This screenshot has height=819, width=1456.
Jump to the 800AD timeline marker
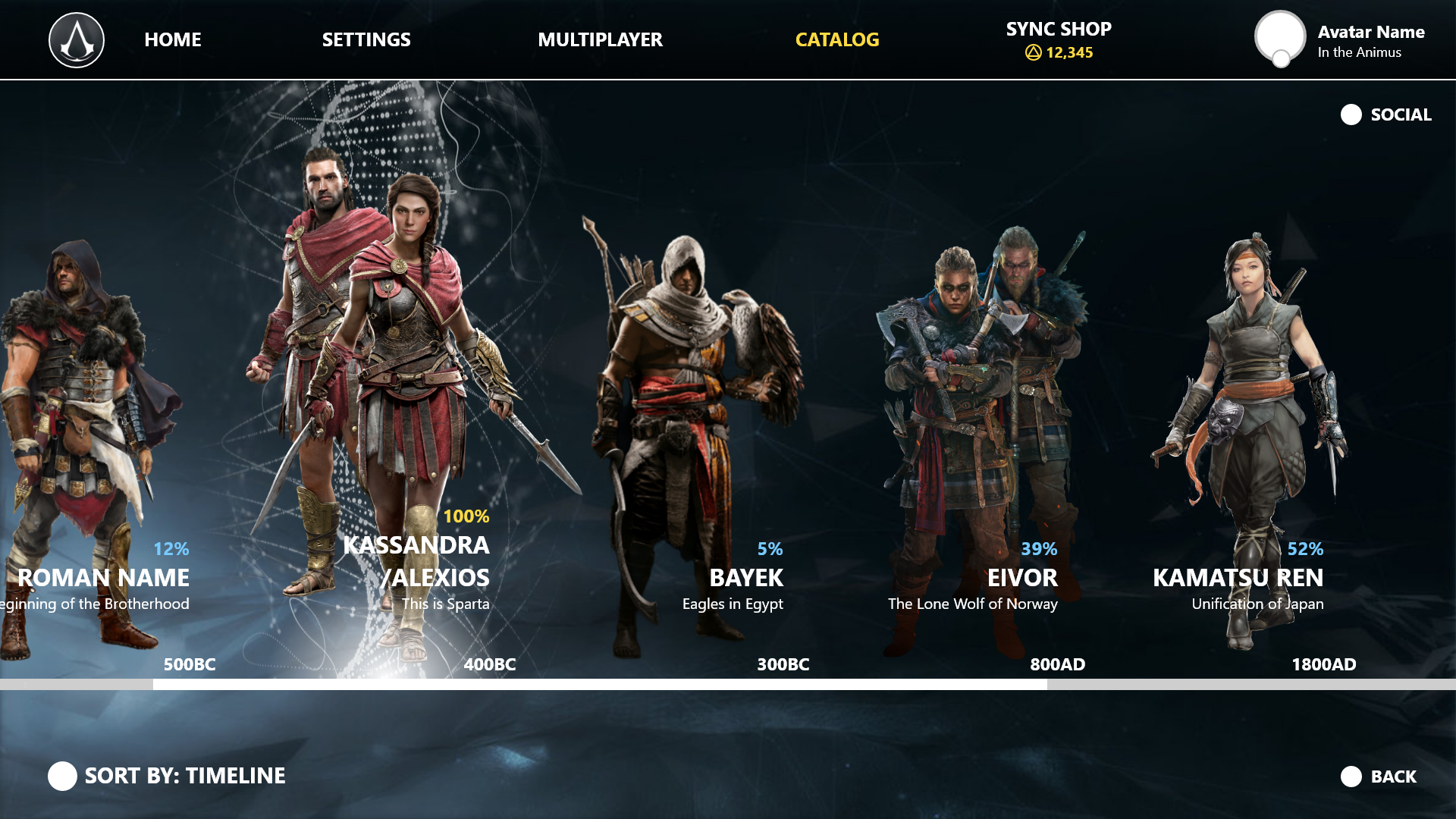point(1057,664)
